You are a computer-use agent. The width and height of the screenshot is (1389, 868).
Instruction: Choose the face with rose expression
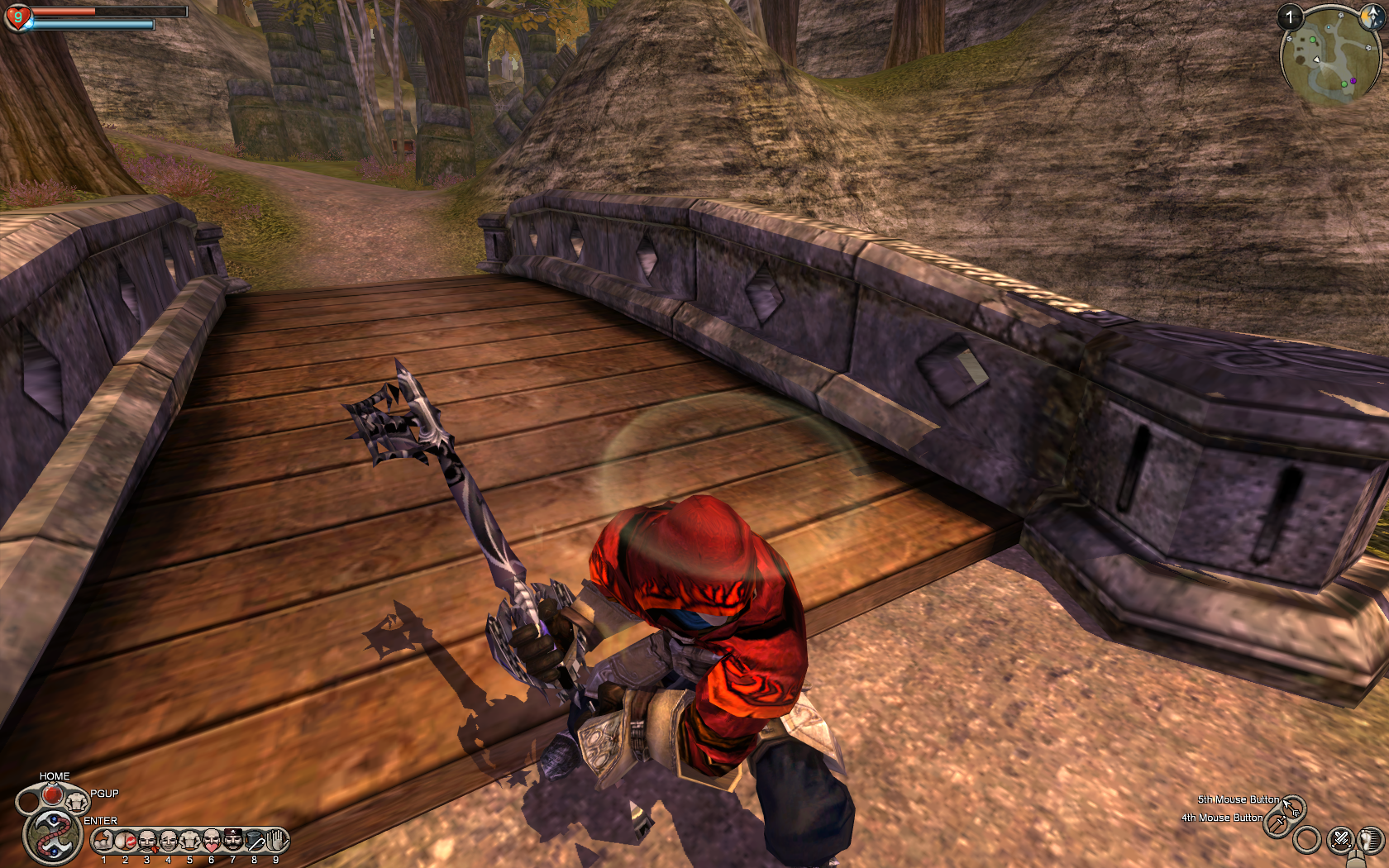click(147, 842)
